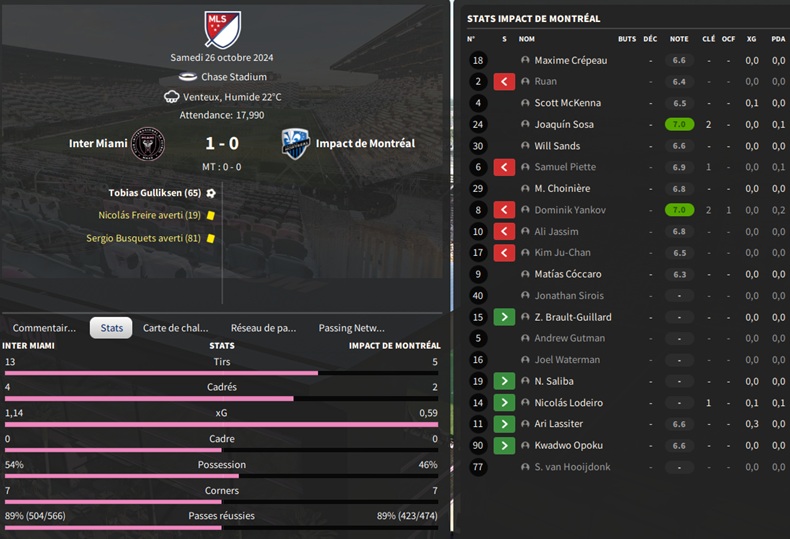Open Nicolás Lodeiro's player details

pos(568,403)
